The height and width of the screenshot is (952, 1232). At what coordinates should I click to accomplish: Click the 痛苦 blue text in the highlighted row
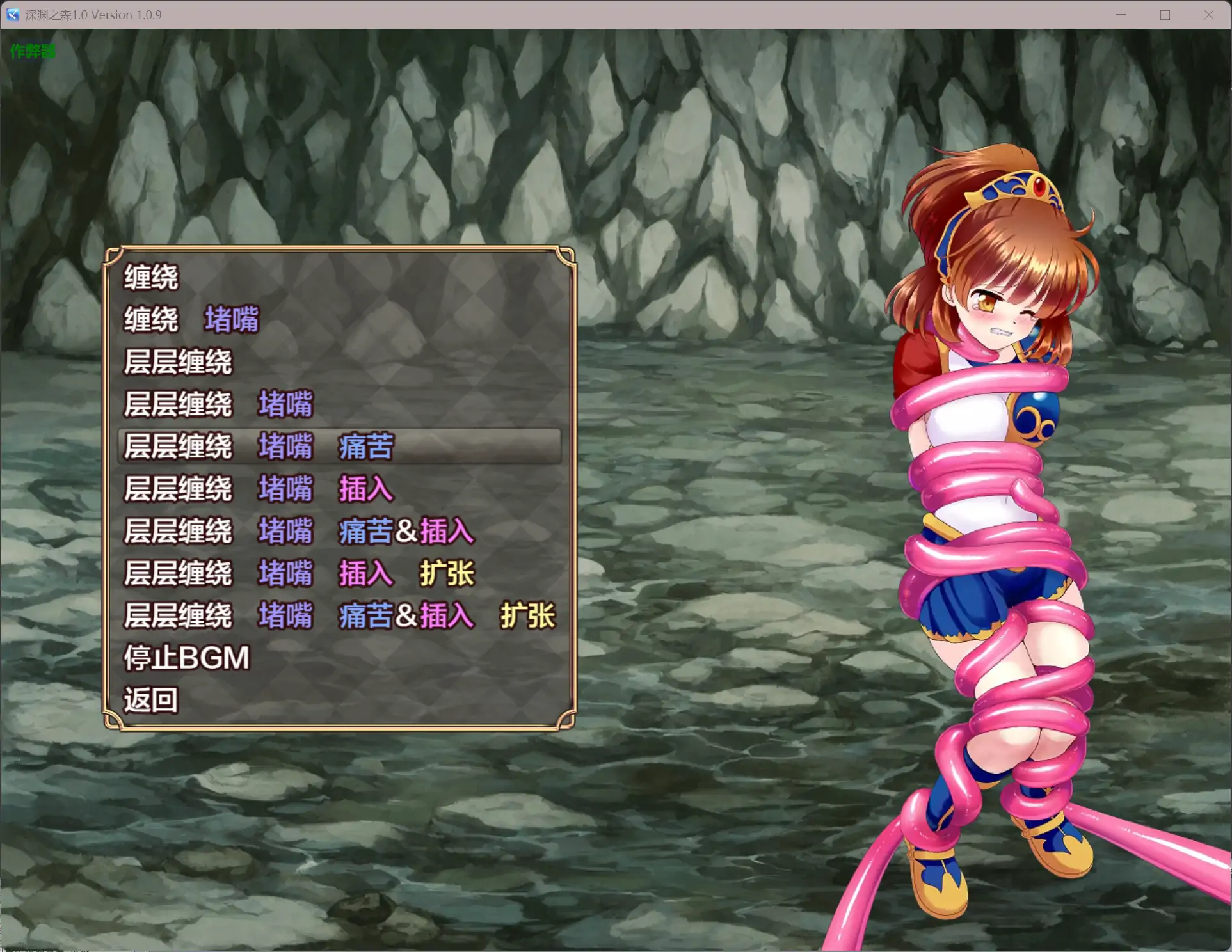pos(367,447)
